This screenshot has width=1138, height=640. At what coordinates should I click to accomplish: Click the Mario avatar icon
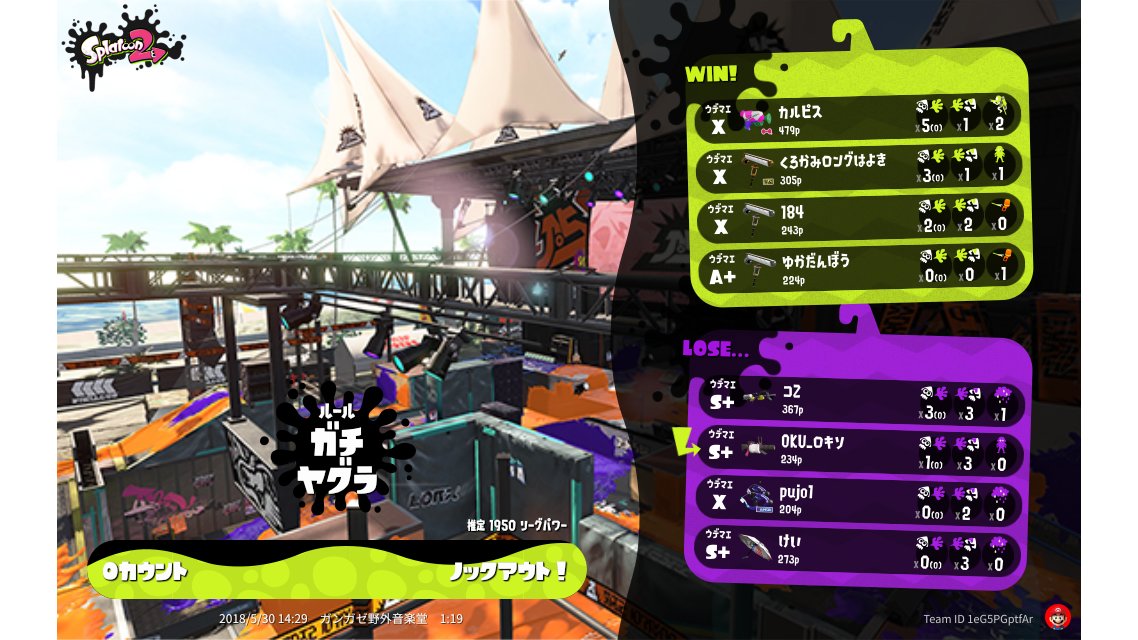click(x=1057, y=617)
